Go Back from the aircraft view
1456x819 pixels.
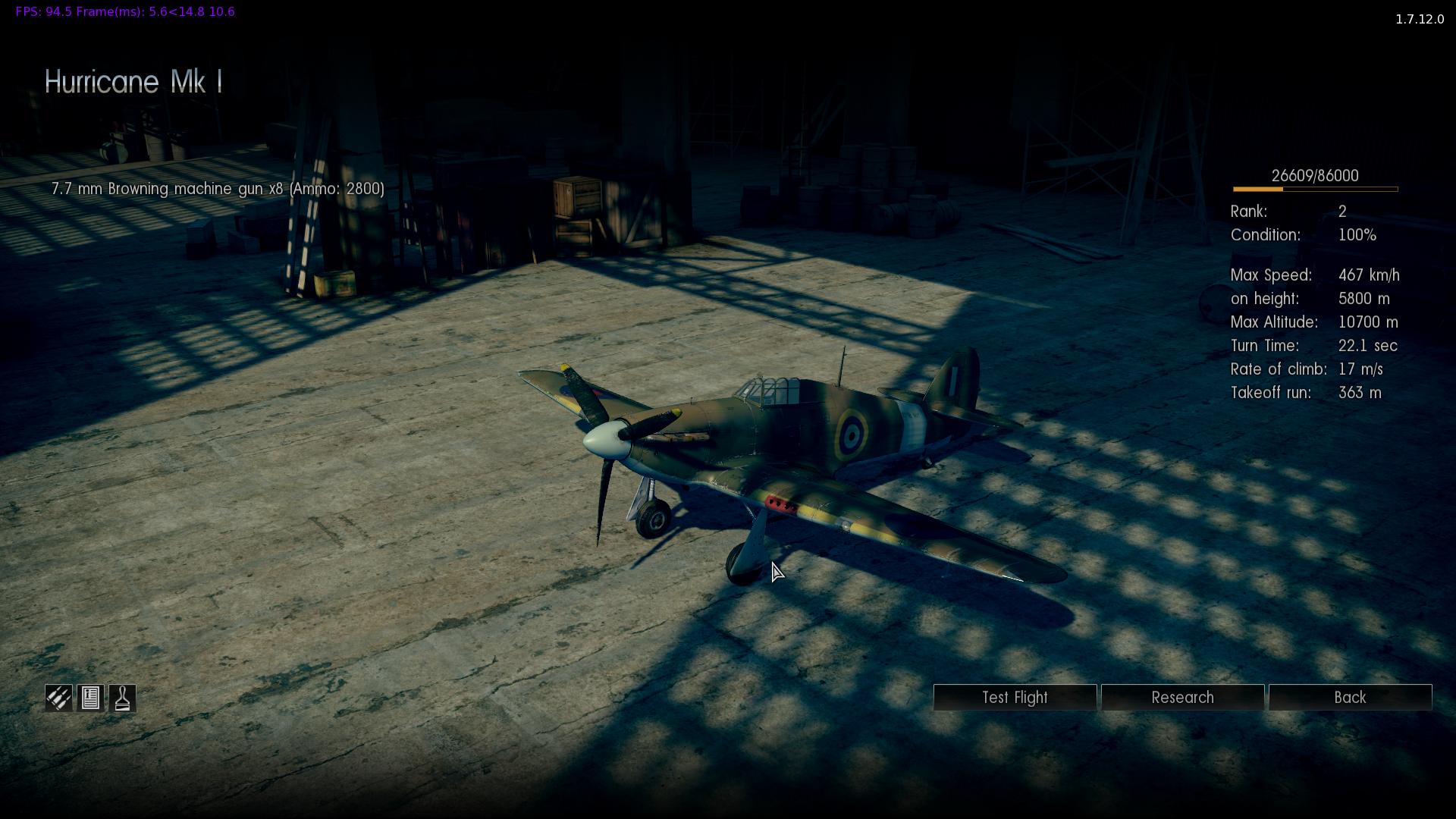[1350, 698]
